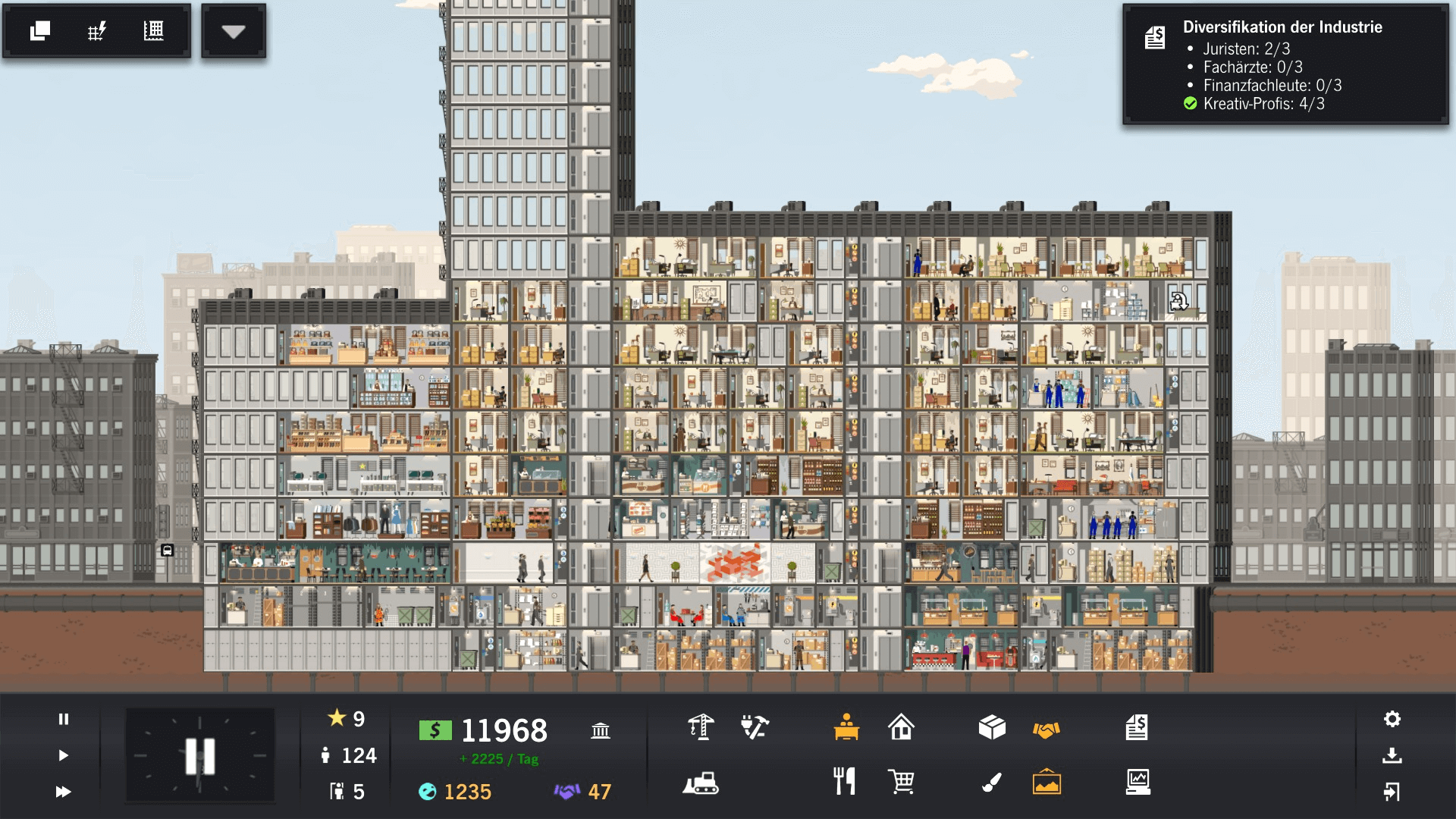Open the utilities plug-and-hammer menu
This screenshot has height=819, width=1456.
(755, 727)
